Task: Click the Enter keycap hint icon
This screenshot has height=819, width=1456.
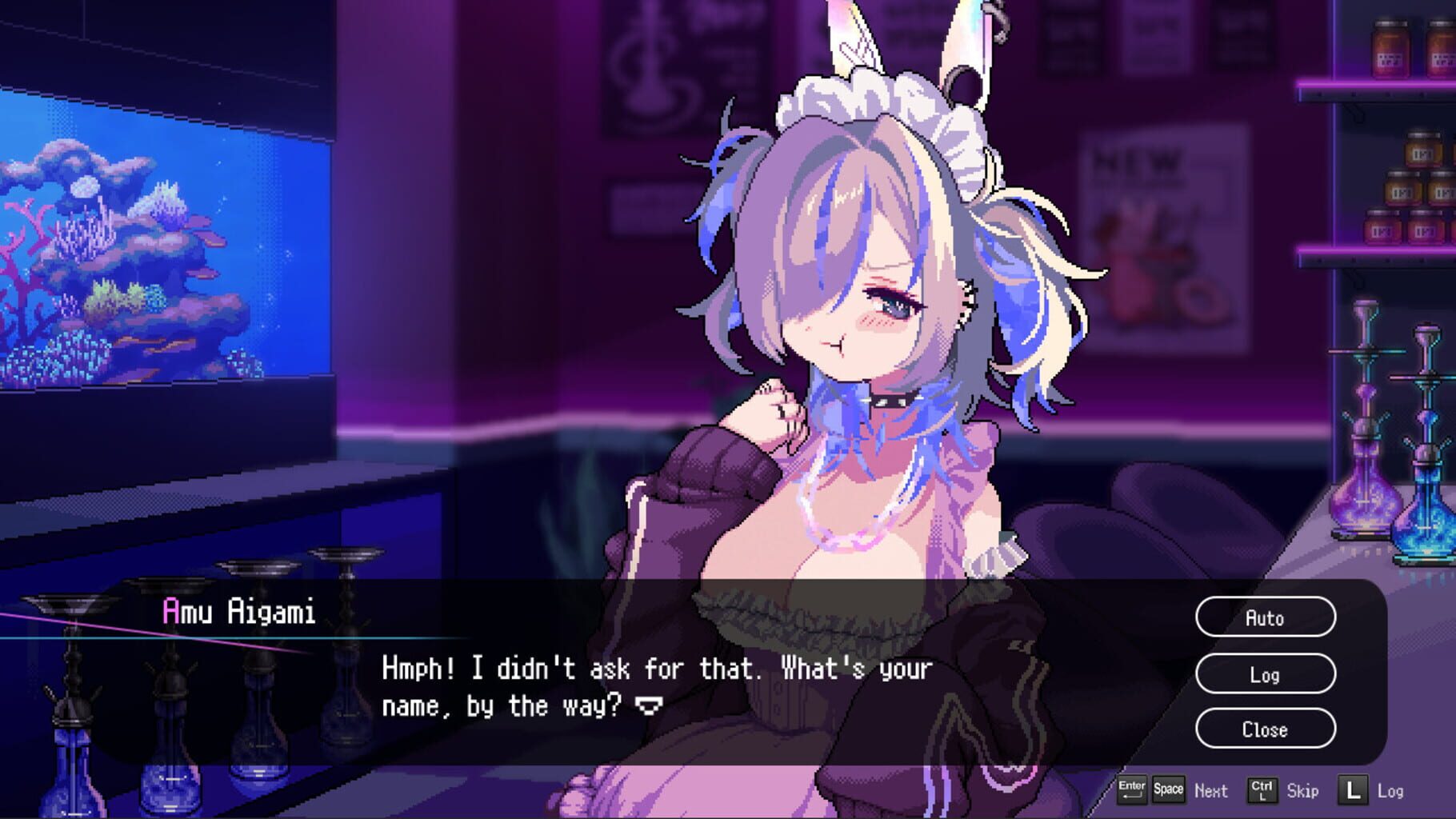Action: tap(1132, 790)
